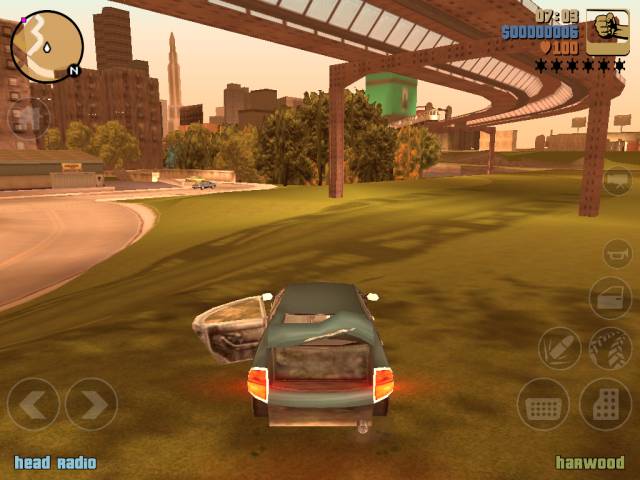
Task: Fire weapon with the bullet icon button
Action: (559, 348)
